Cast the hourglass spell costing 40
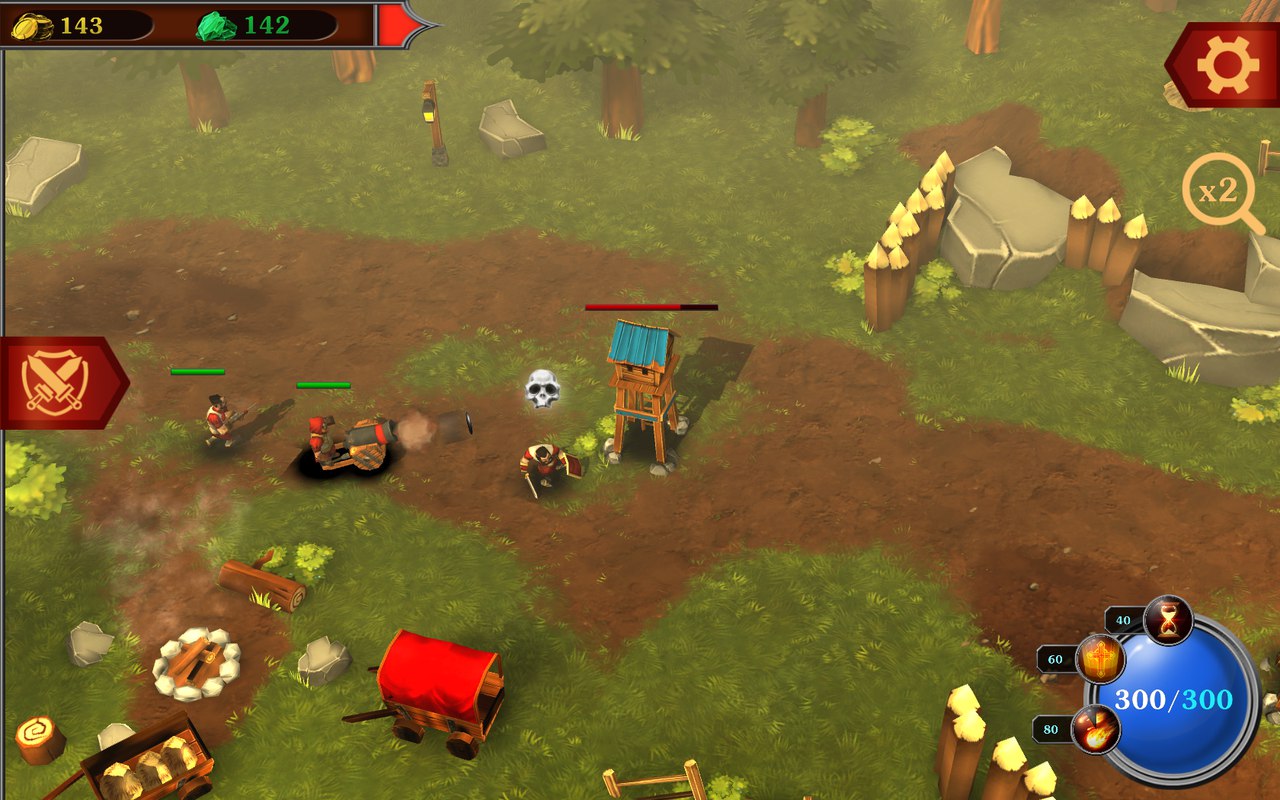This screenshot has width=1280, height=800. [1168, 620]
